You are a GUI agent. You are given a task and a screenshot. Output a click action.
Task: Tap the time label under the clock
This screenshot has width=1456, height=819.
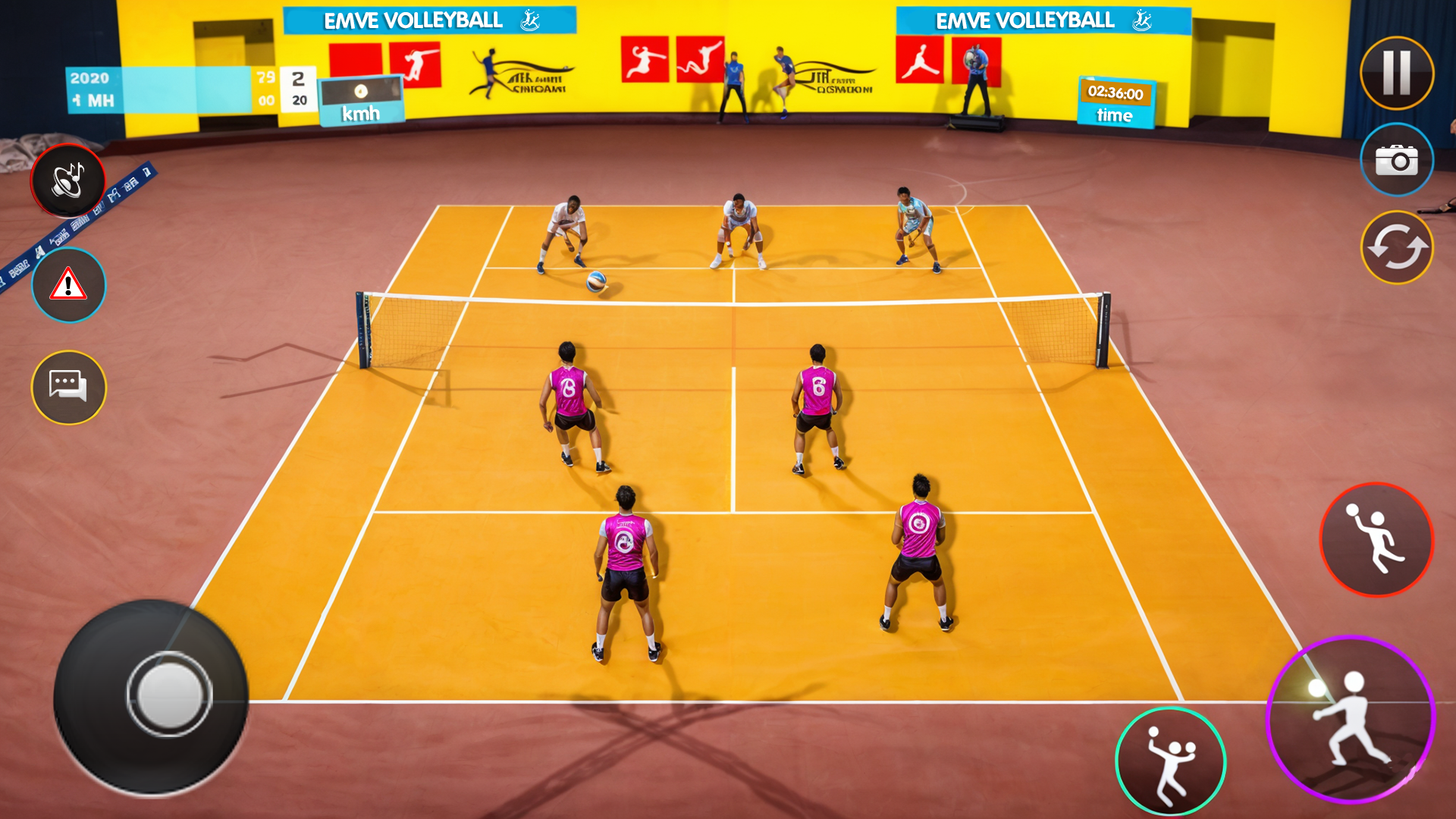[x=1113, y=115]
